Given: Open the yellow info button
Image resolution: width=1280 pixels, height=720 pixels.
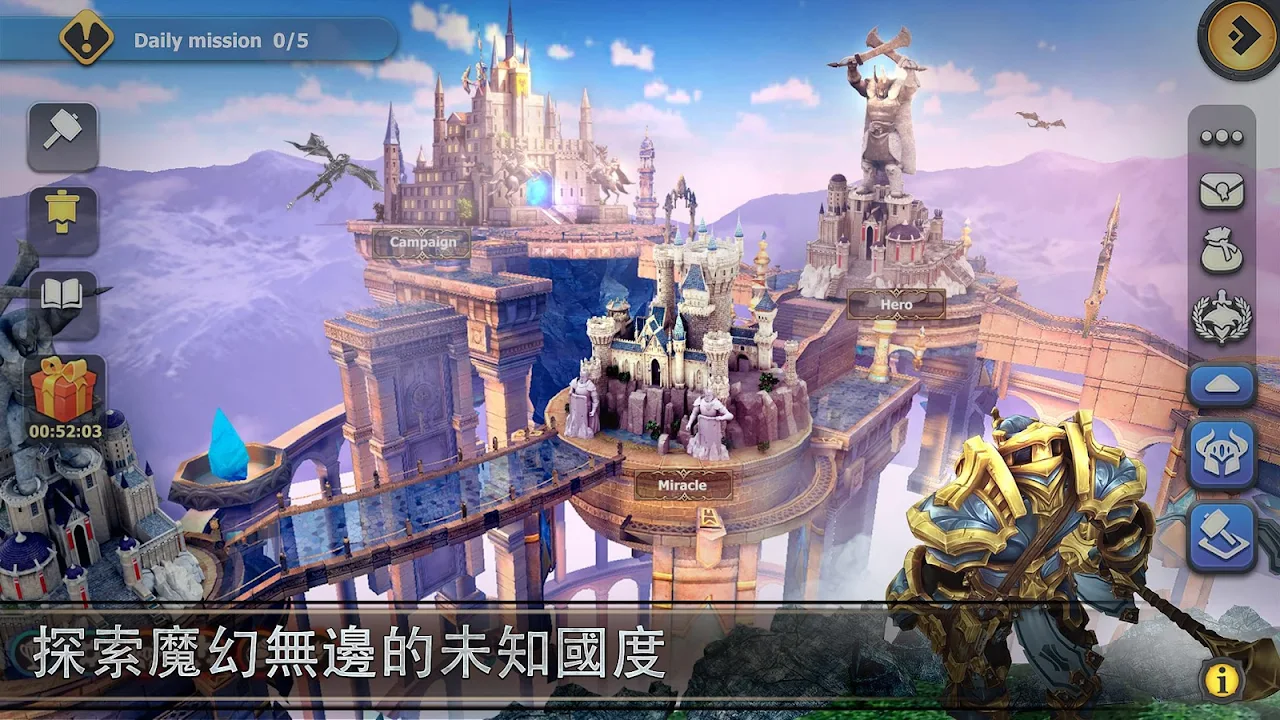Looking at the screenshot, I should 1221,681.
